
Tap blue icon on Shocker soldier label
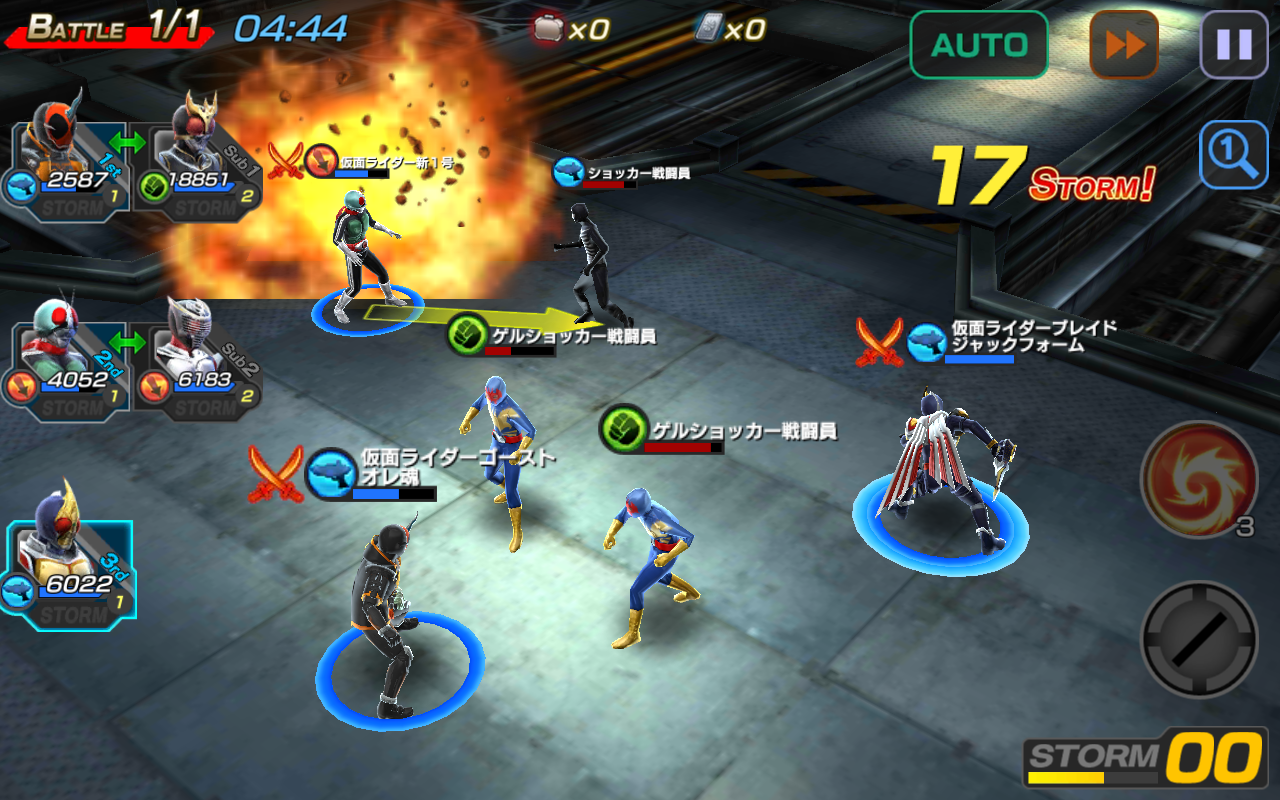567,170
